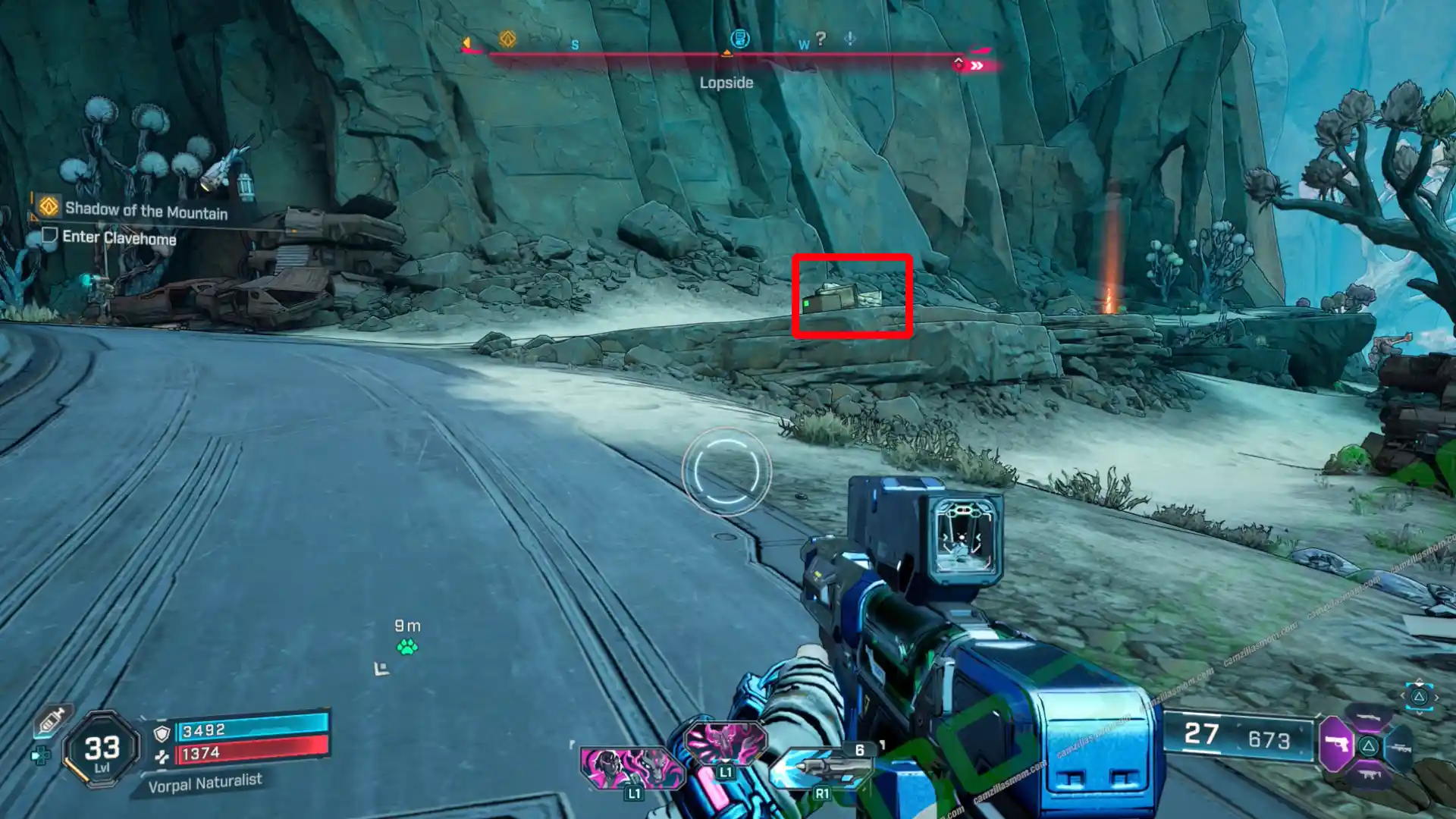Select the question mark compass marker
The height and width of the screenshot is (819, 1456).
click(x=821, y=38)
